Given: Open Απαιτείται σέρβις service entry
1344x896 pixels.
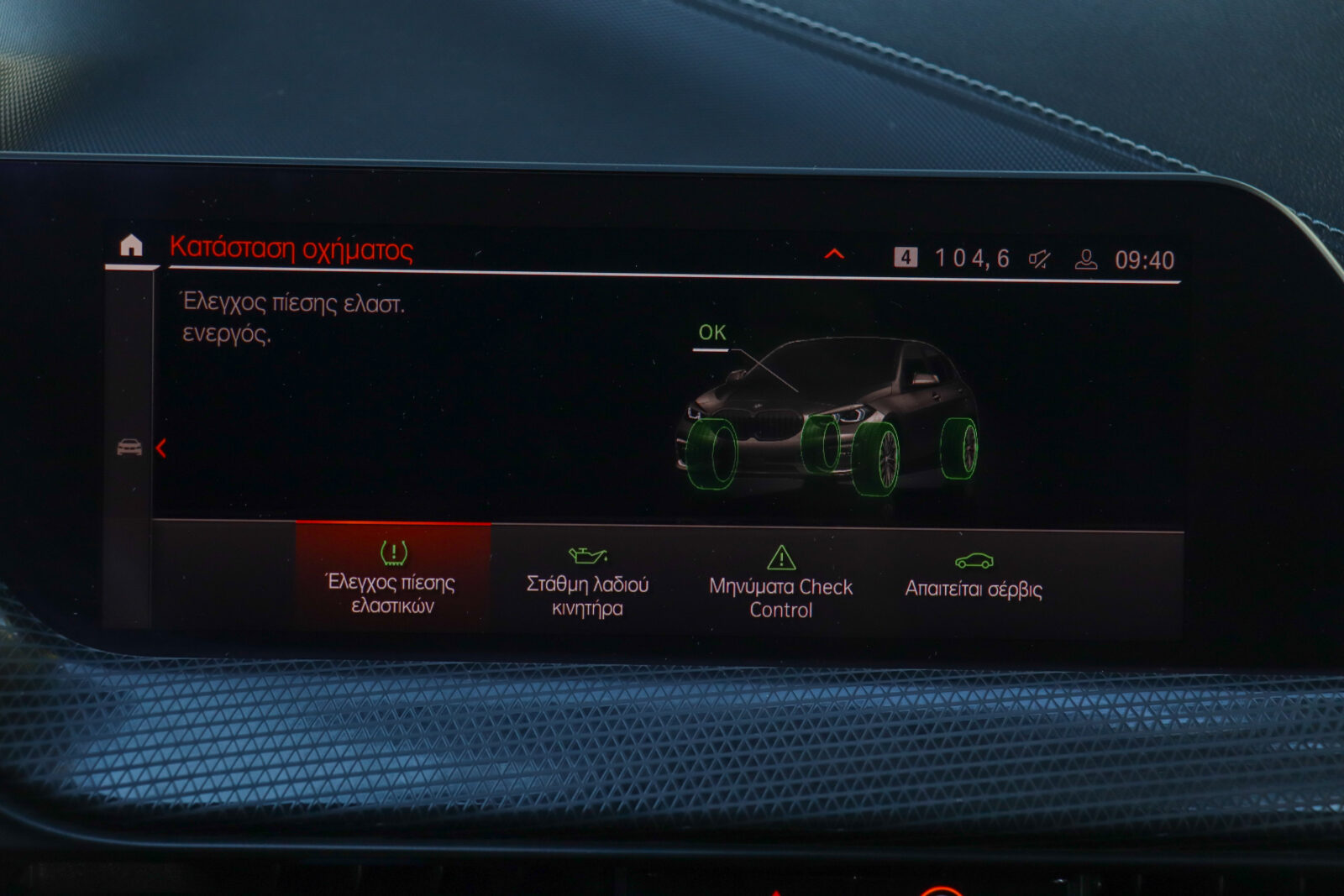Looking at the screenshot, I should point(974,578).
